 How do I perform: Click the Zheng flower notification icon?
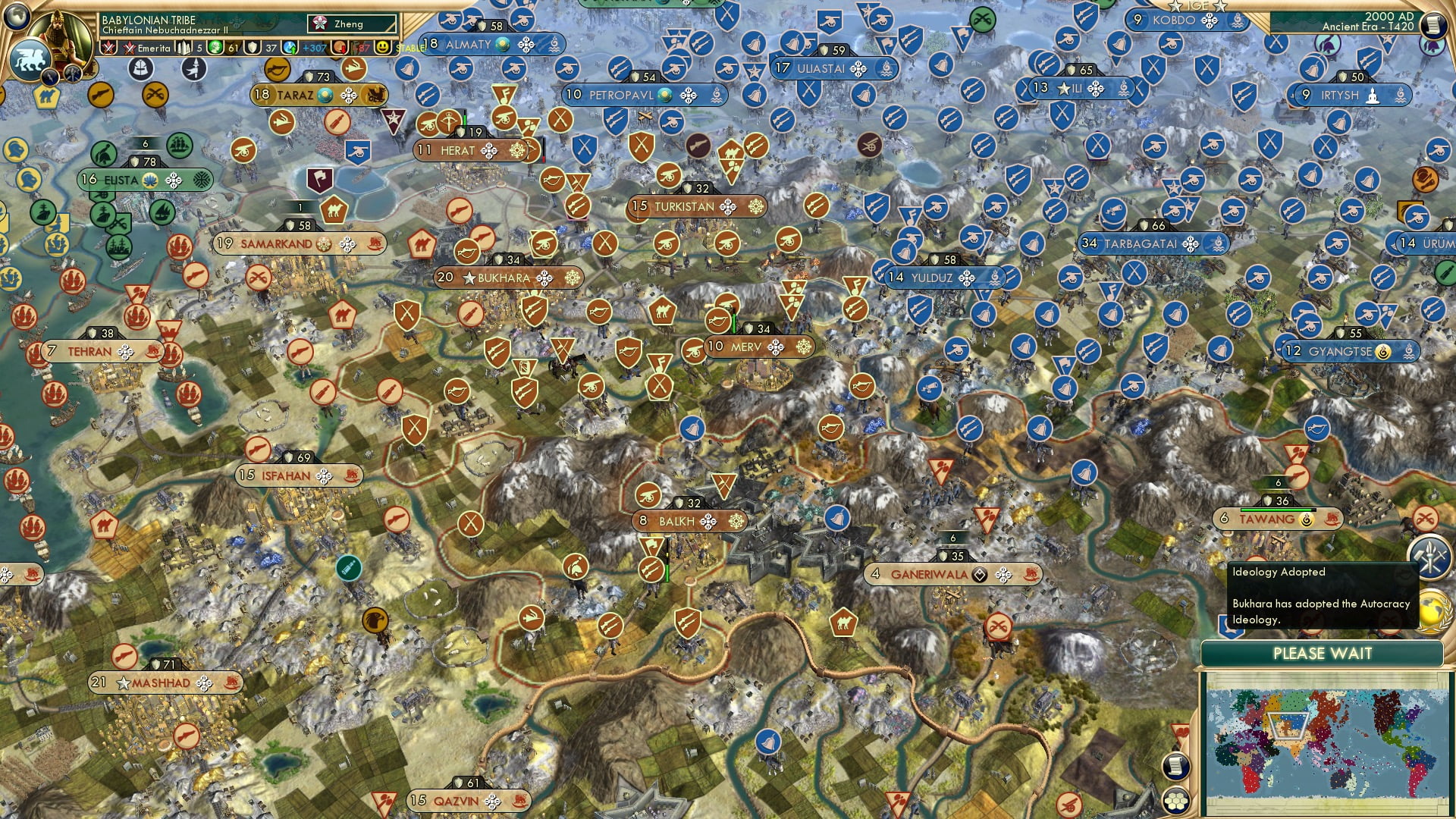(x=321, y=23)
